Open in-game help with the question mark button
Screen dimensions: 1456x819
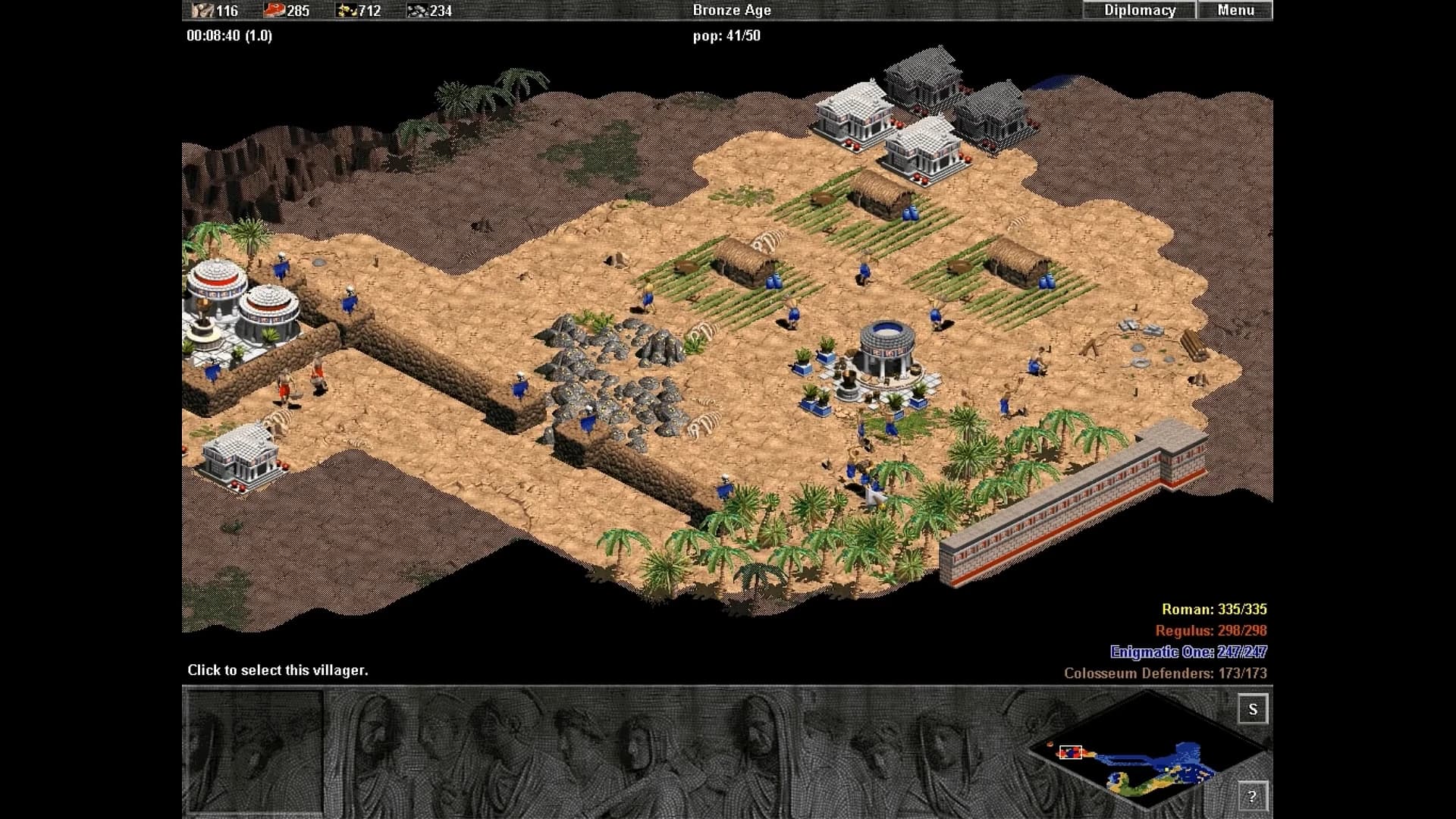[x=1255, y=797]
